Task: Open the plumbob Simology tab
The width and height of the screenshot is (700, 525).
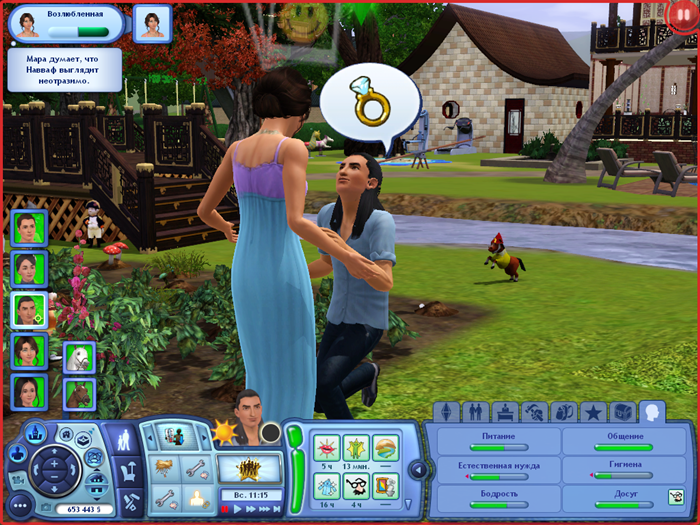Action: (446, 412)
